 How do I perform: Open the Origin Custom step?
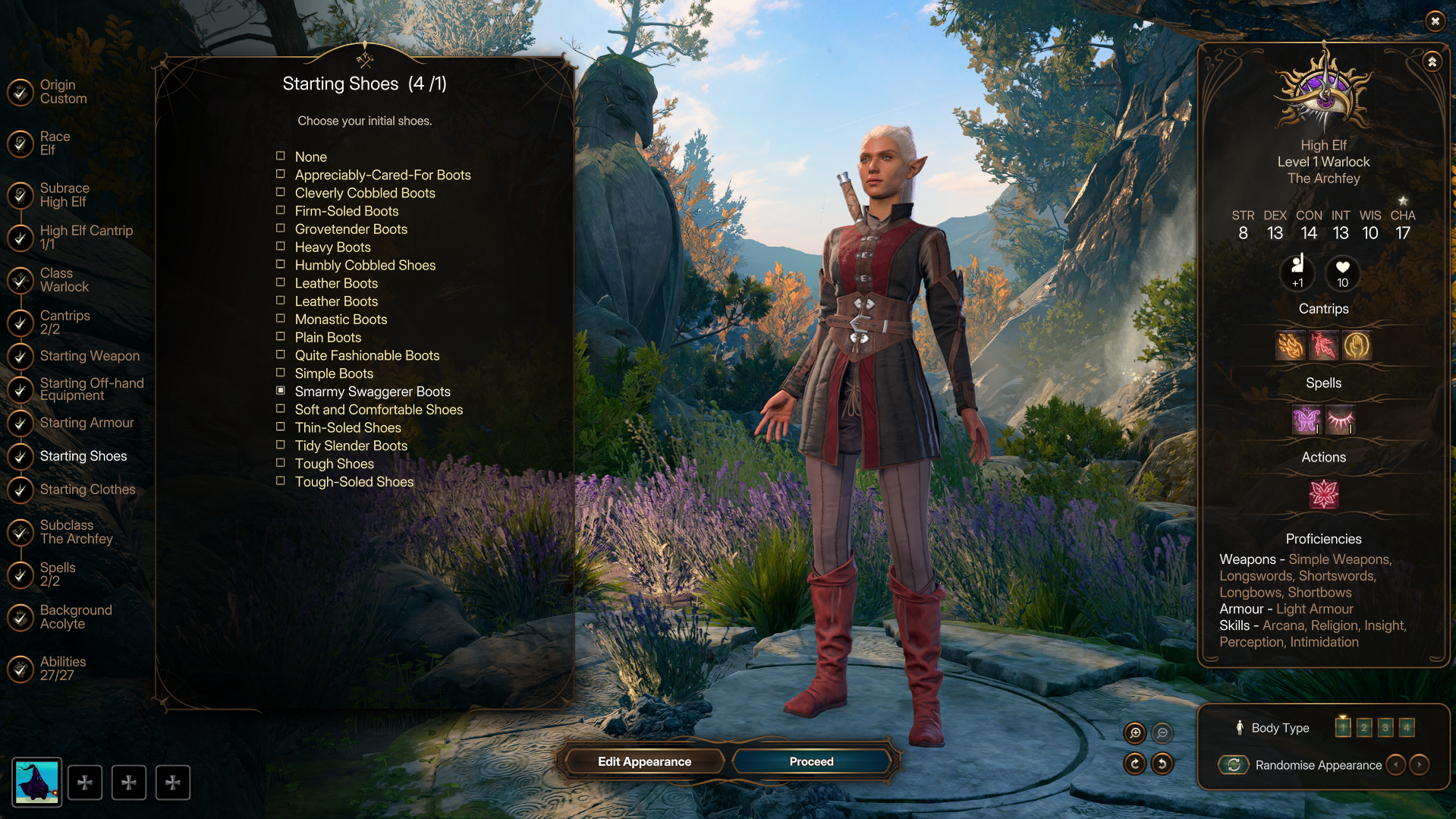point(63,92)
